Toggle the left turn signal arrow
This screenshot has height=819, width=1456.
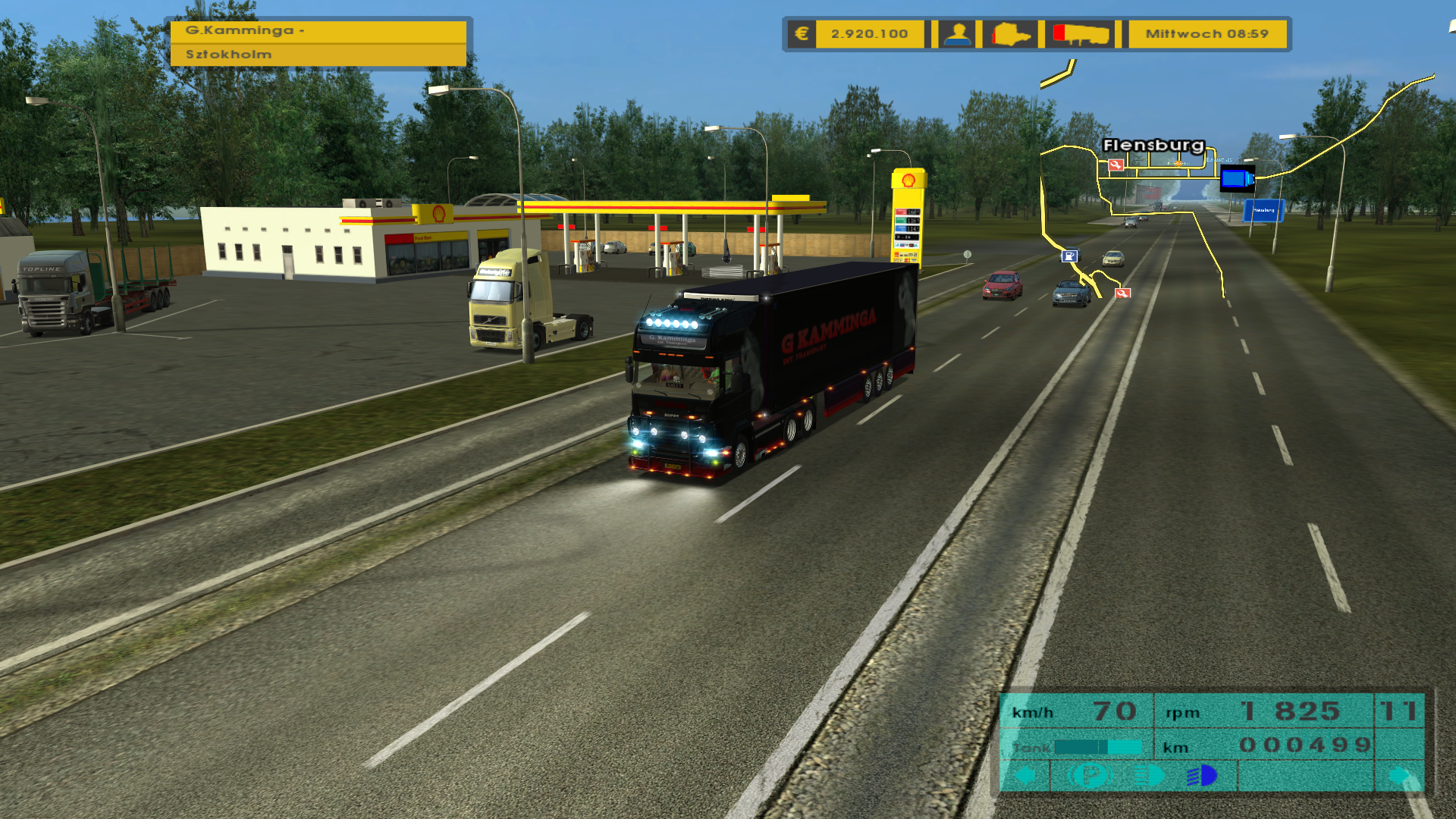tap(1025, 776)
